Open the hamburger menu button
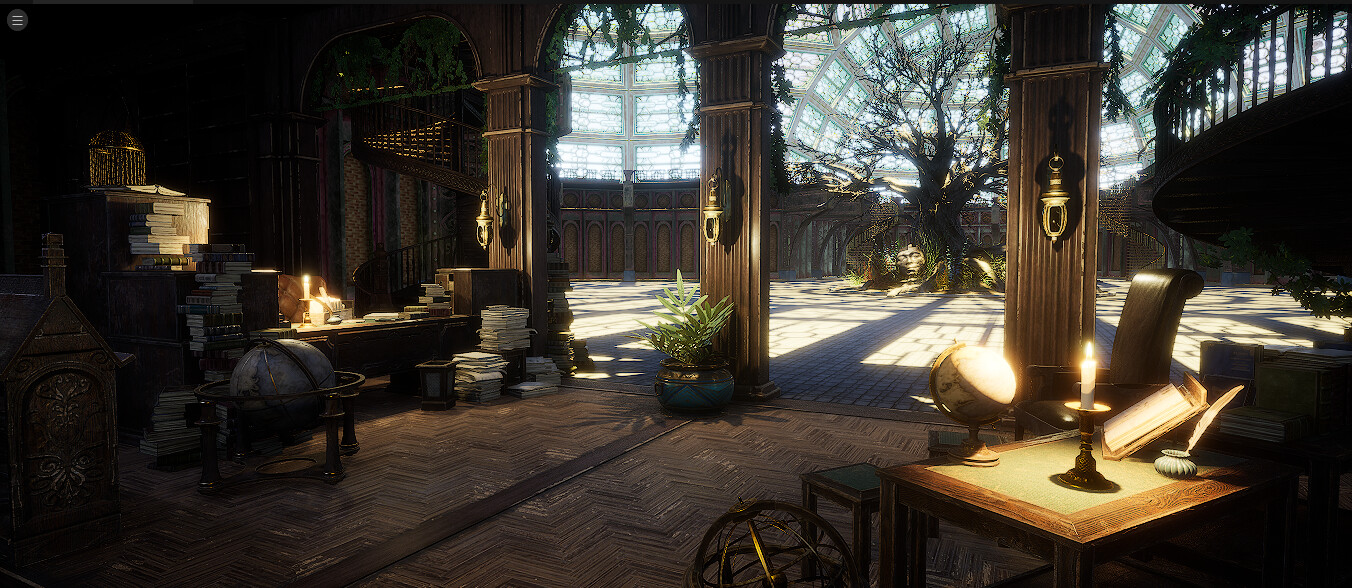The height and width of the screenshot is (588, 1352). pyautogui.click(x=17, y=20)
